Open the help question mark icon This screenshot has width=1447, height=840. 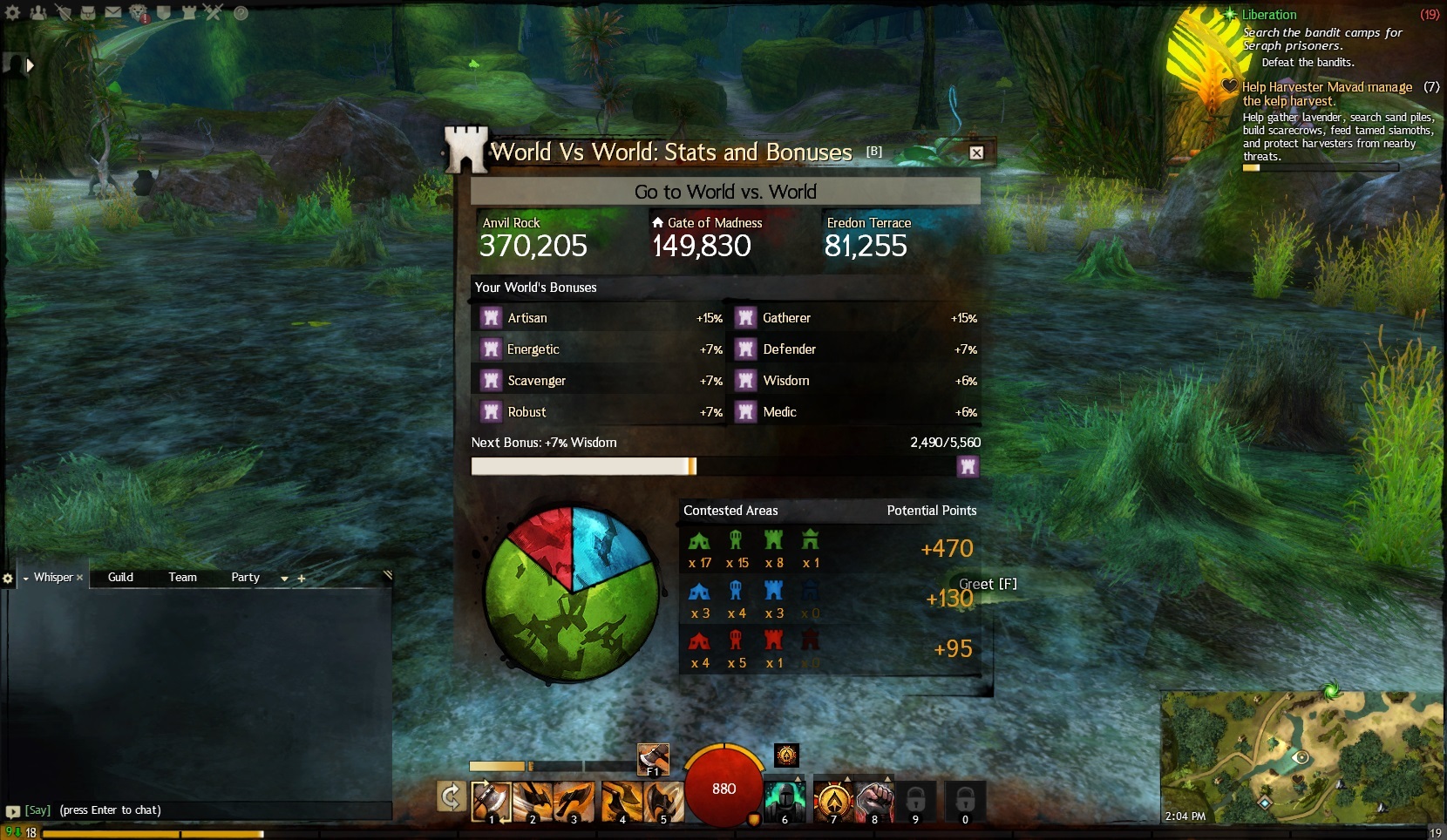click(241, 12)
